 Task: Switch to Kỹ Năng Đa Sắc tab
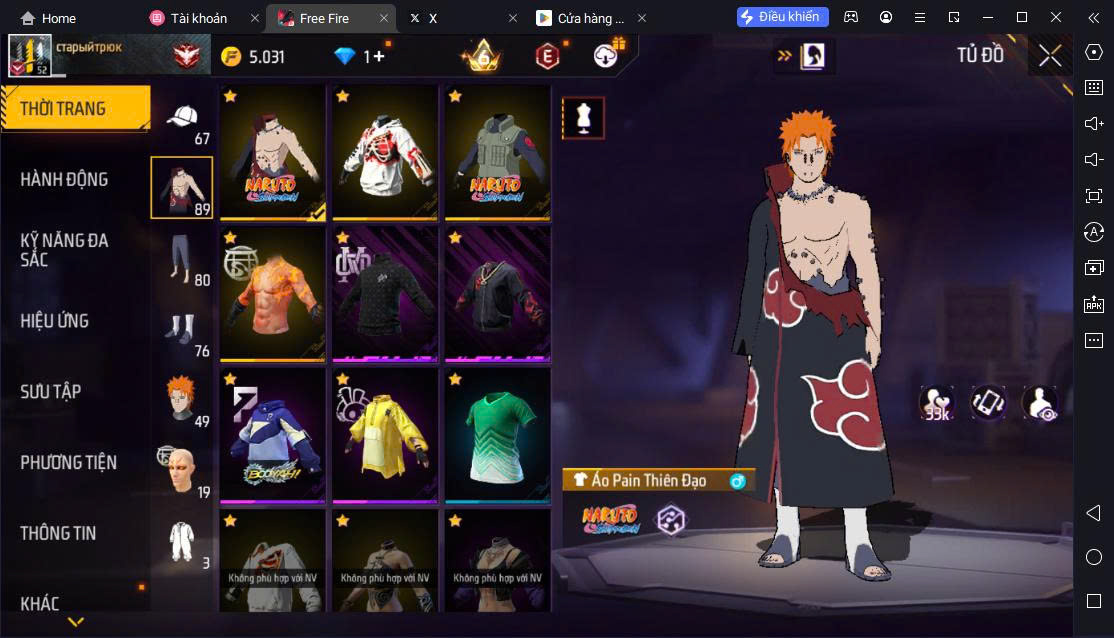point(65,250)
